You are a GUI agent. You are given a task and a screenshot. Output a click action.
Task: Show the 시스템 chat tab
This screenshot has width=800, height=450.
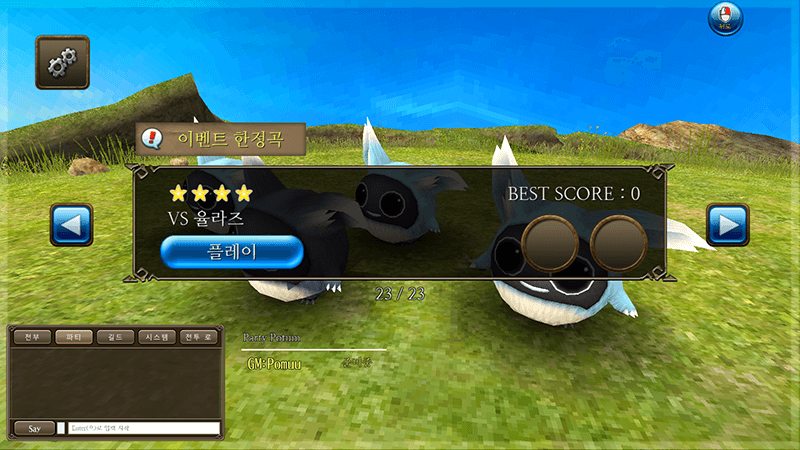[157, 337]
